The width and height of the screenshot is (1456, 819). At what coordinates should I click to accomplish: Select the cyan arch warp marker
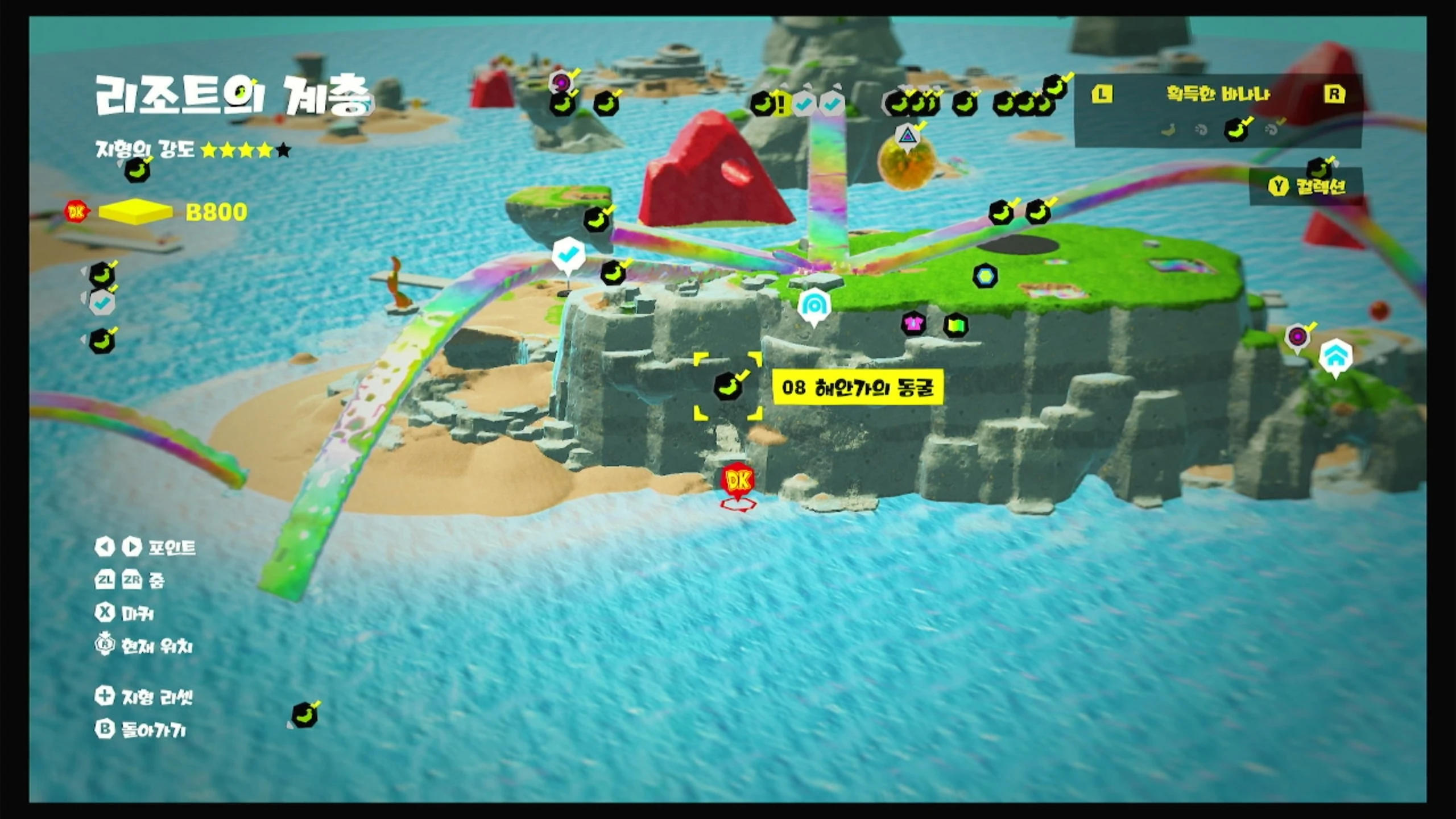click(814, 306)
